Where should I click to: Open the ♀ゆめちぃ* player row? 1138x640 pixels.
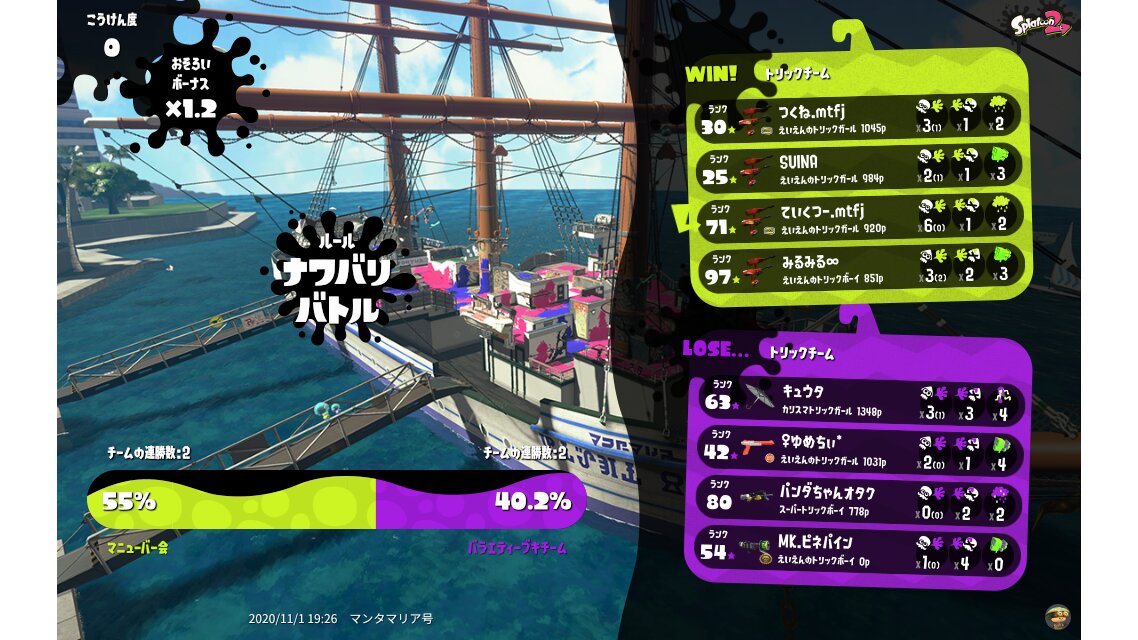click(x=858, y=451)
